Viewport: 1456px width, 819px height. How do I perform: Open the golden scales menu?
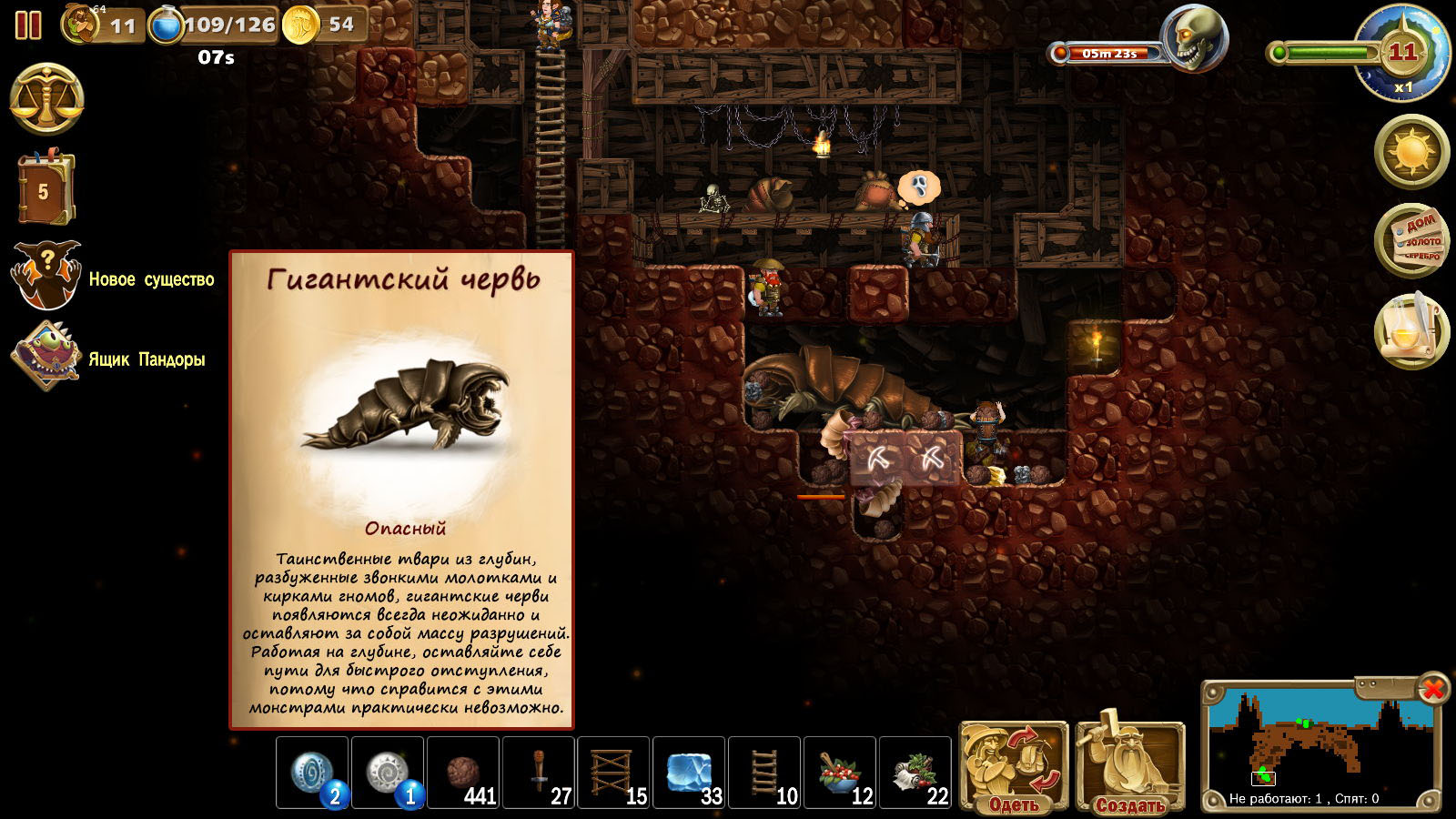point(46,100)
